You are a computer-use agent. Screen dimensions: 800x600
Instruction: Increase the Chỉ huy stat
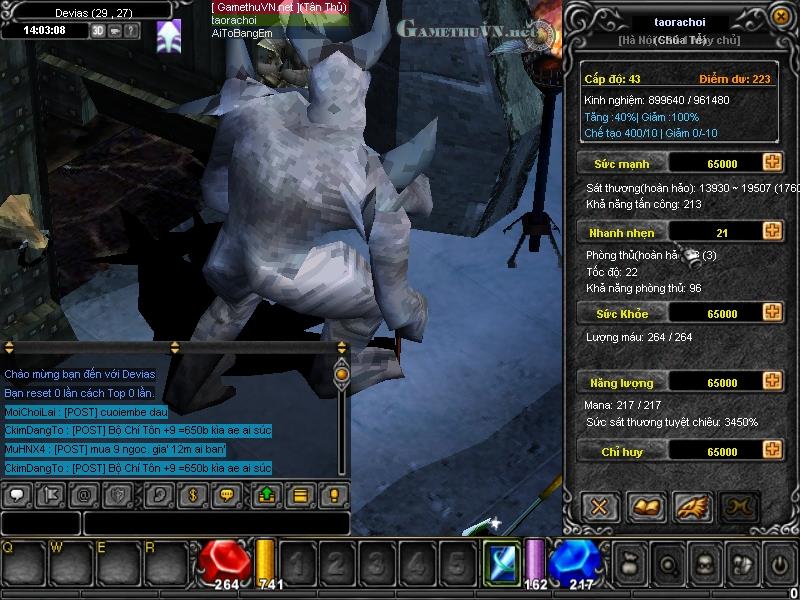point(771,452)
